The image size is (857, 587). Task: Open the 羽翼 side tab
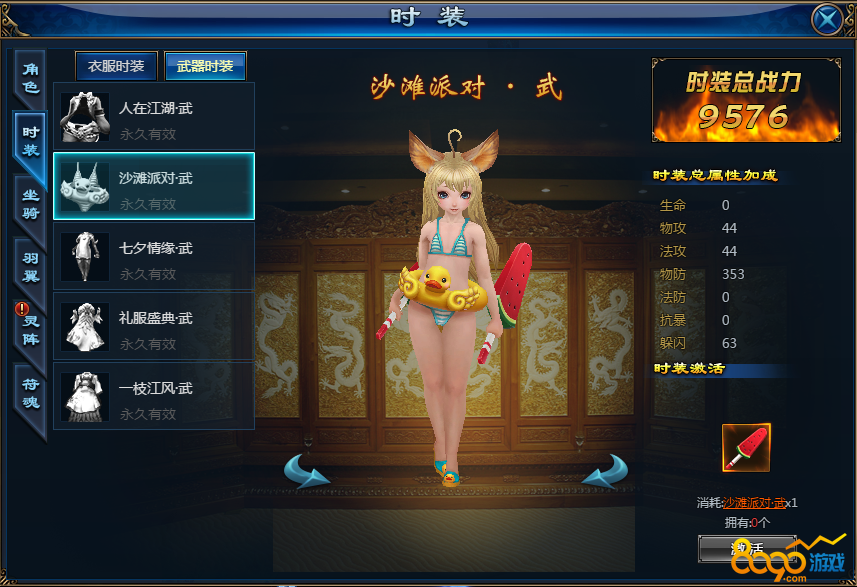click(30, 267)
